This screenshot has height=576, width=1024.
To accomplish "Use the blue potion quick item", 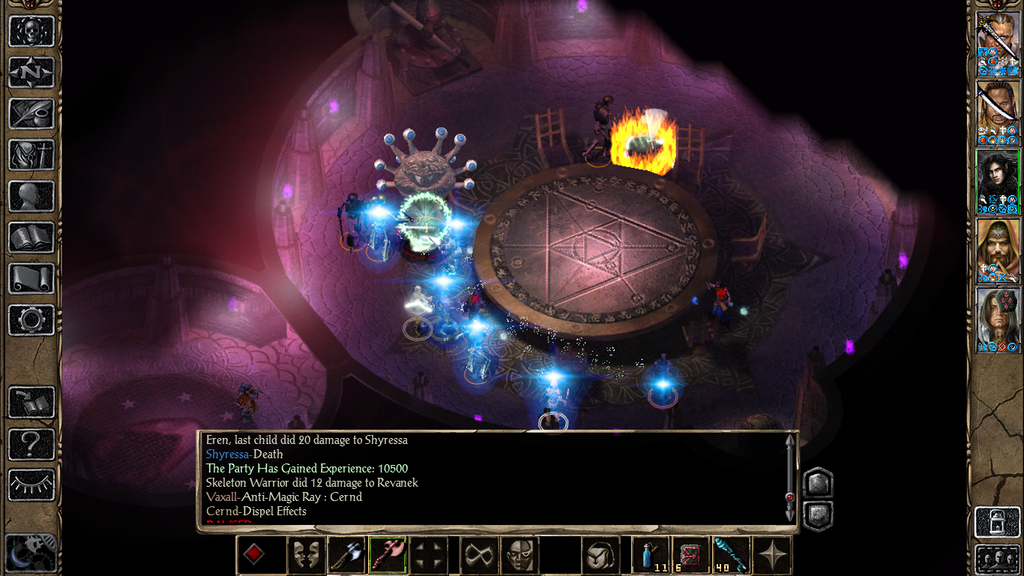I will (651, 555).
